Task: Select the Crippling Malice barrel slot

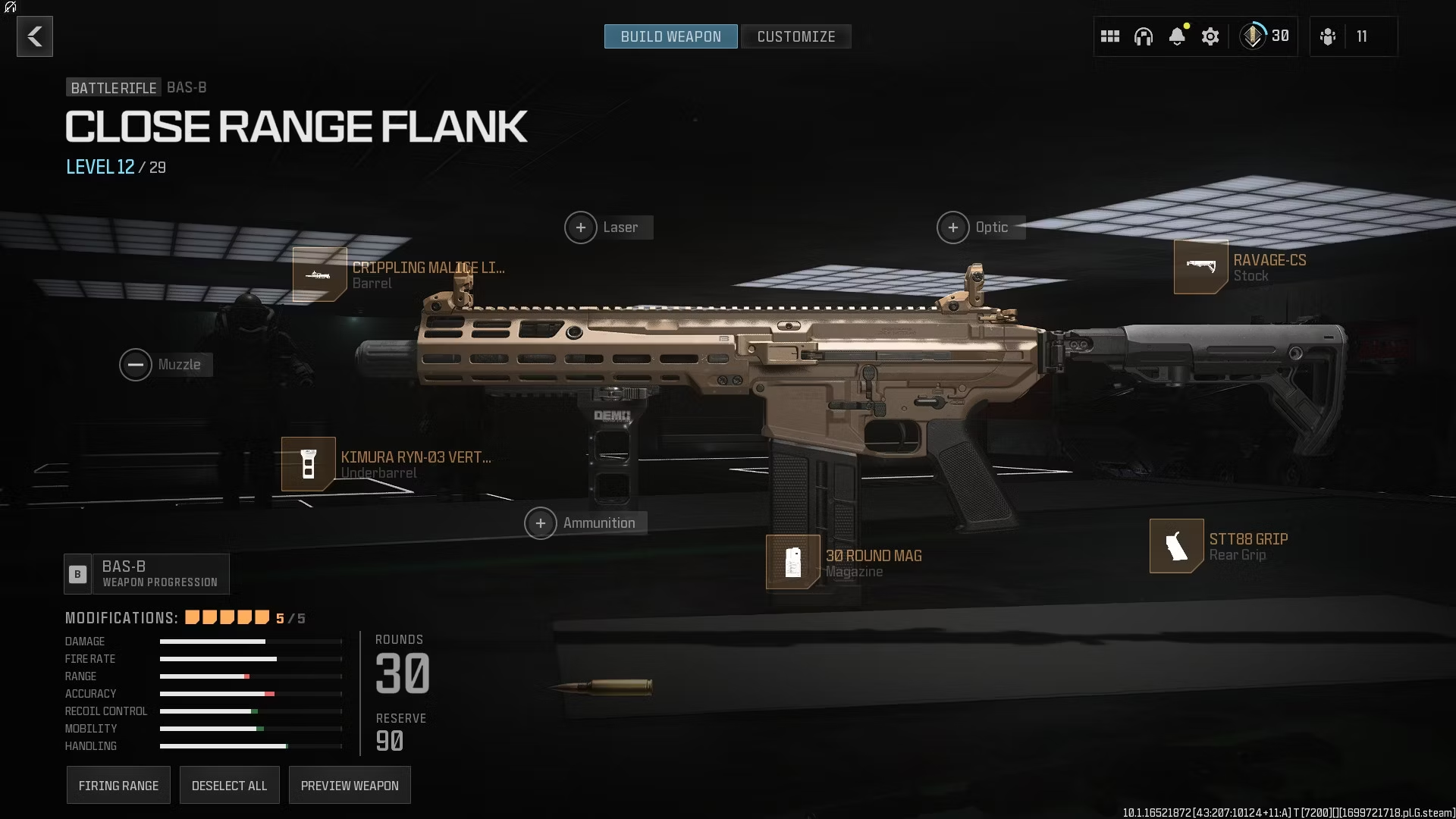Action: click(x=320, y=275)
